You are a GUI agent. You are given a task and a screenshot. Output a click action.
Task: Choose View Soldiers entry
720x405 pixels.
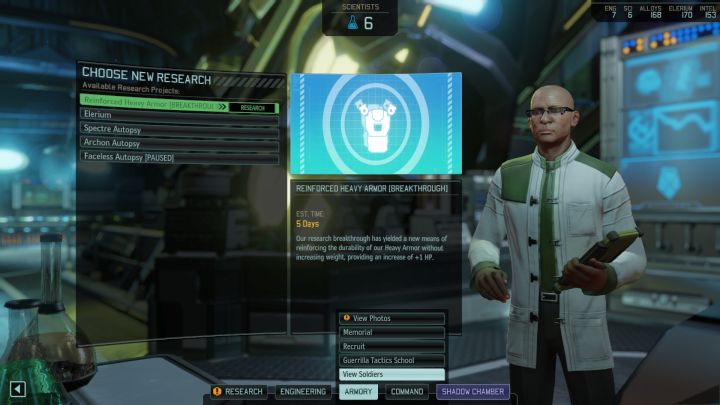pyautogui.click(x=391, y=374)
